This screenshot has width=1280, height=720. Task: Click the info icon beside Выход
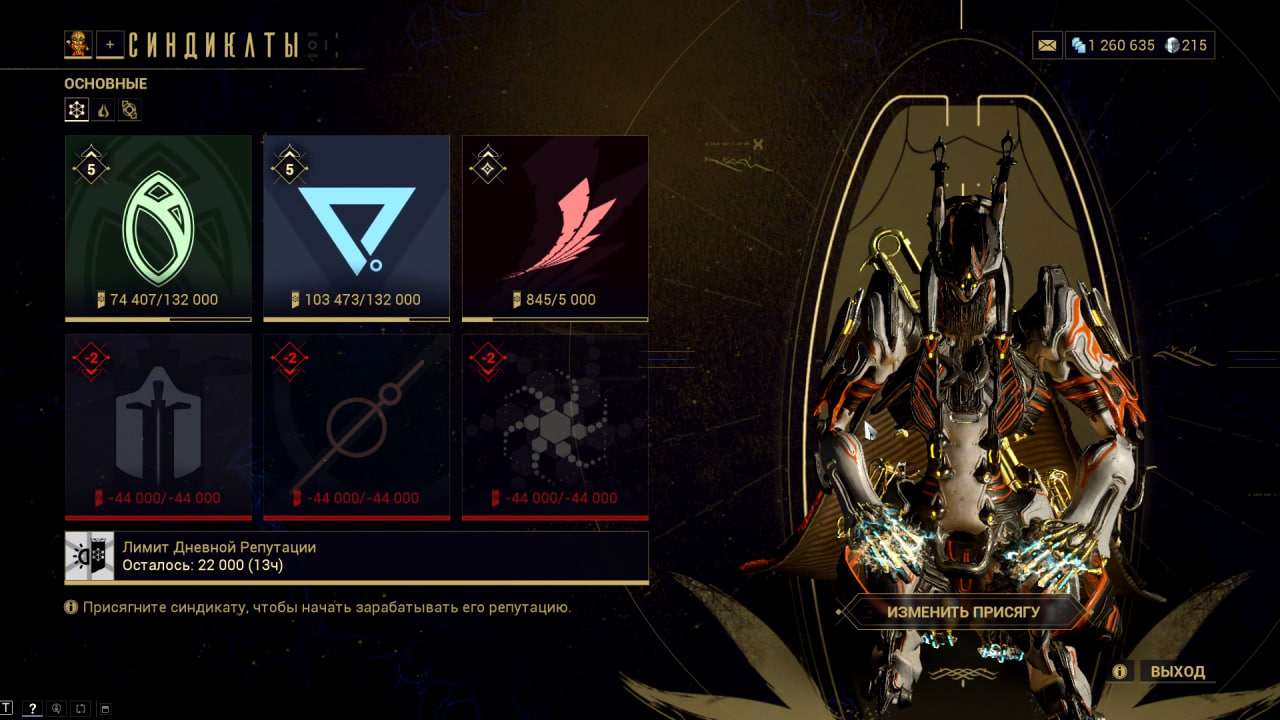click(x=1120, y=671)
